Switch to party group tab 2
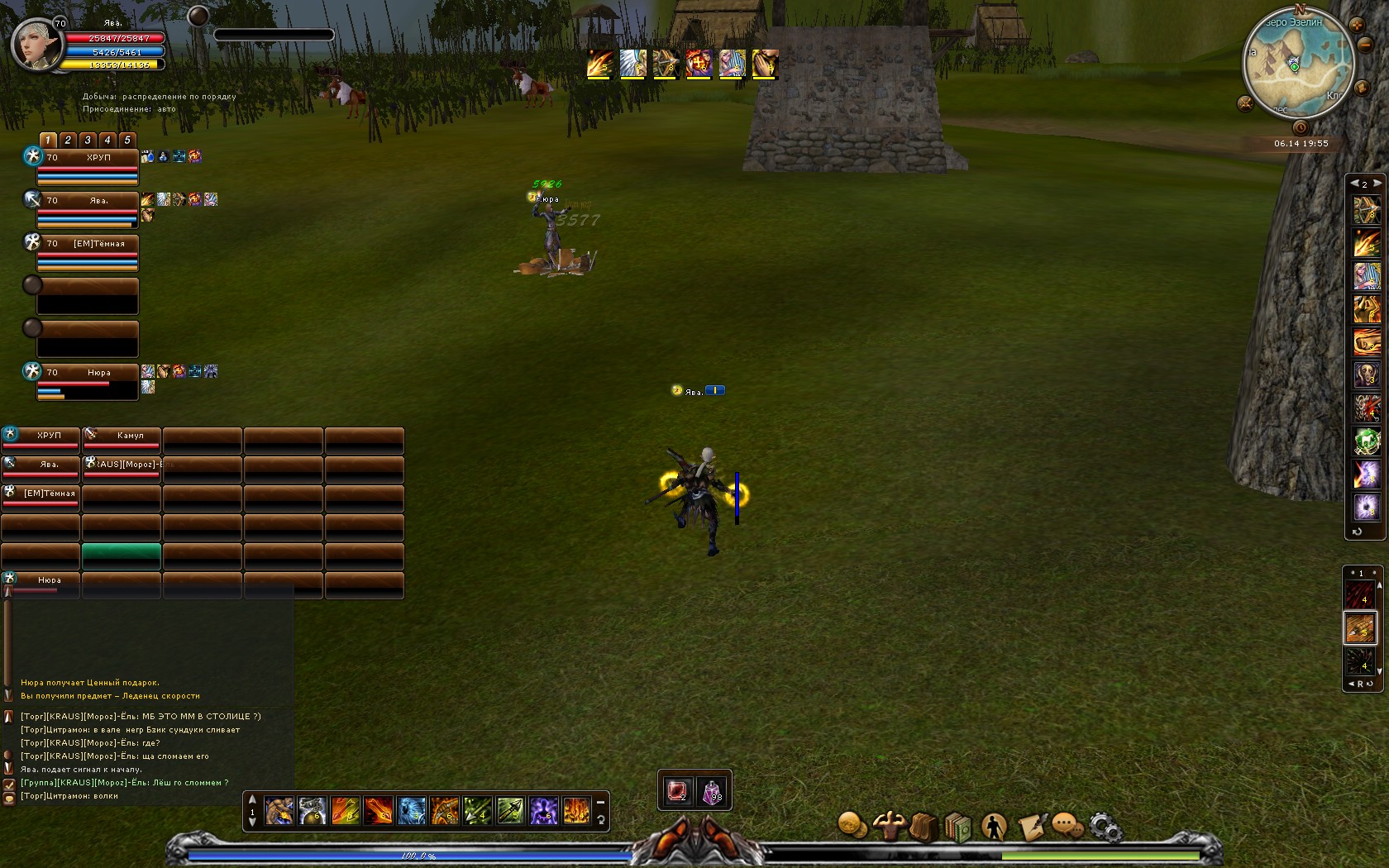 point(68,140)
